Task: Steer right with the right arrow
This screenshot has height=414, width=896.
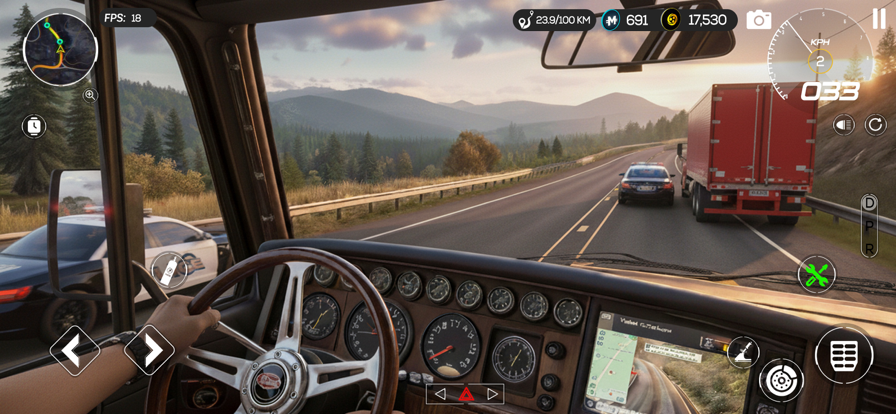Action: pos(149,350)
